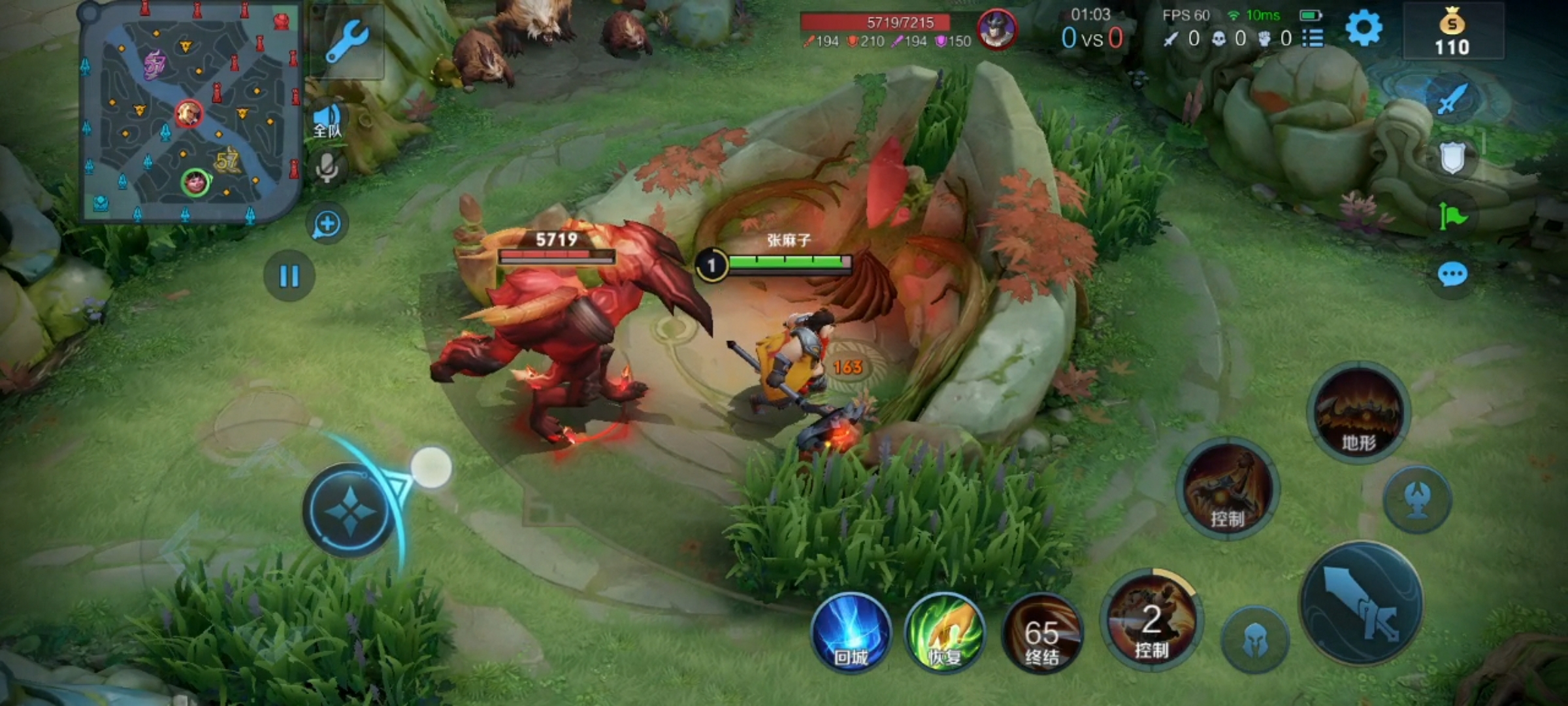The width and height of the screenshot is (1568, 706).
Task: Tap the plus chat bubble icon
Action: pyautogui.click(x=327, y=224)
